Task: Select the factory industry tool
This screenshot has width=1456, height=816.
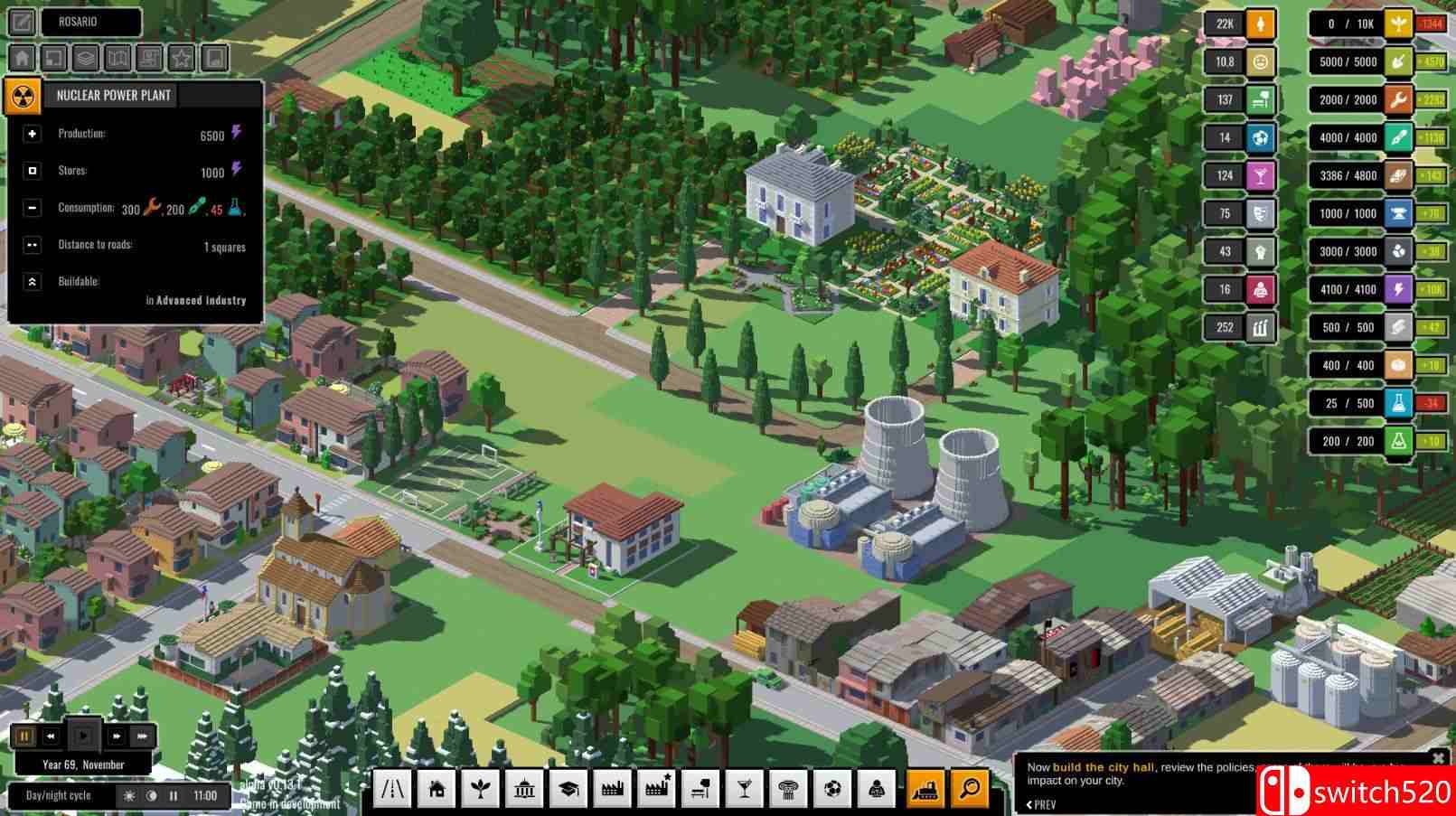Action: pos(612,788)
